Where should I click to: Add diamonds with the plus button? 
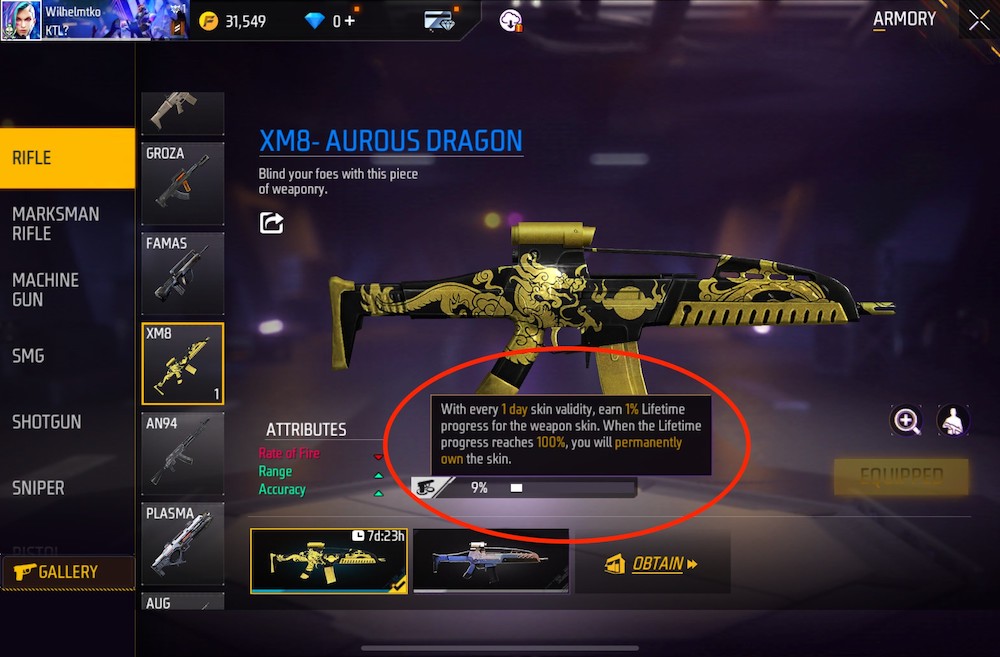pos(349,20)
